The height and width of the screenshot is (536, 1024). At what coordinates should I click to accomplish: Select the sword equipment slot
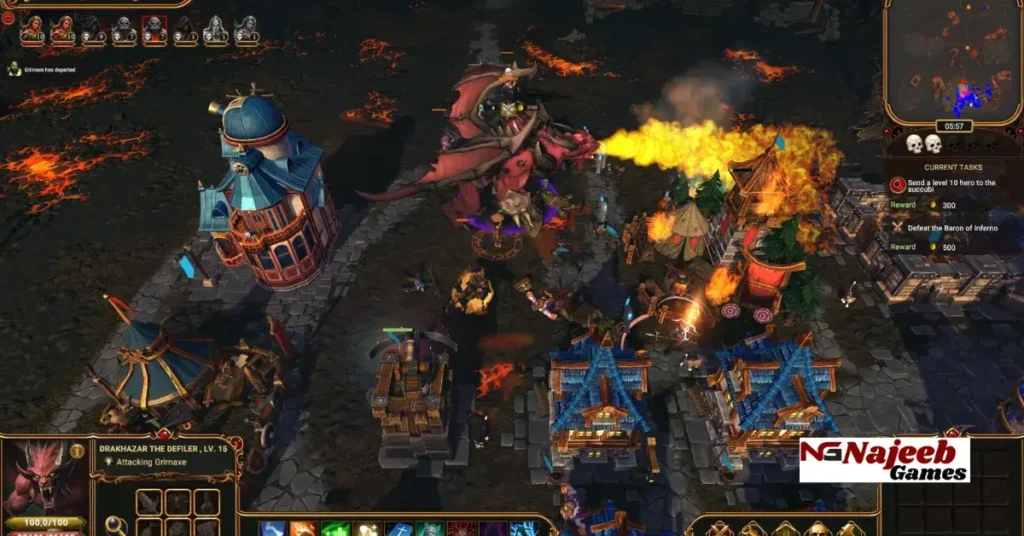[x=149, y=501]
